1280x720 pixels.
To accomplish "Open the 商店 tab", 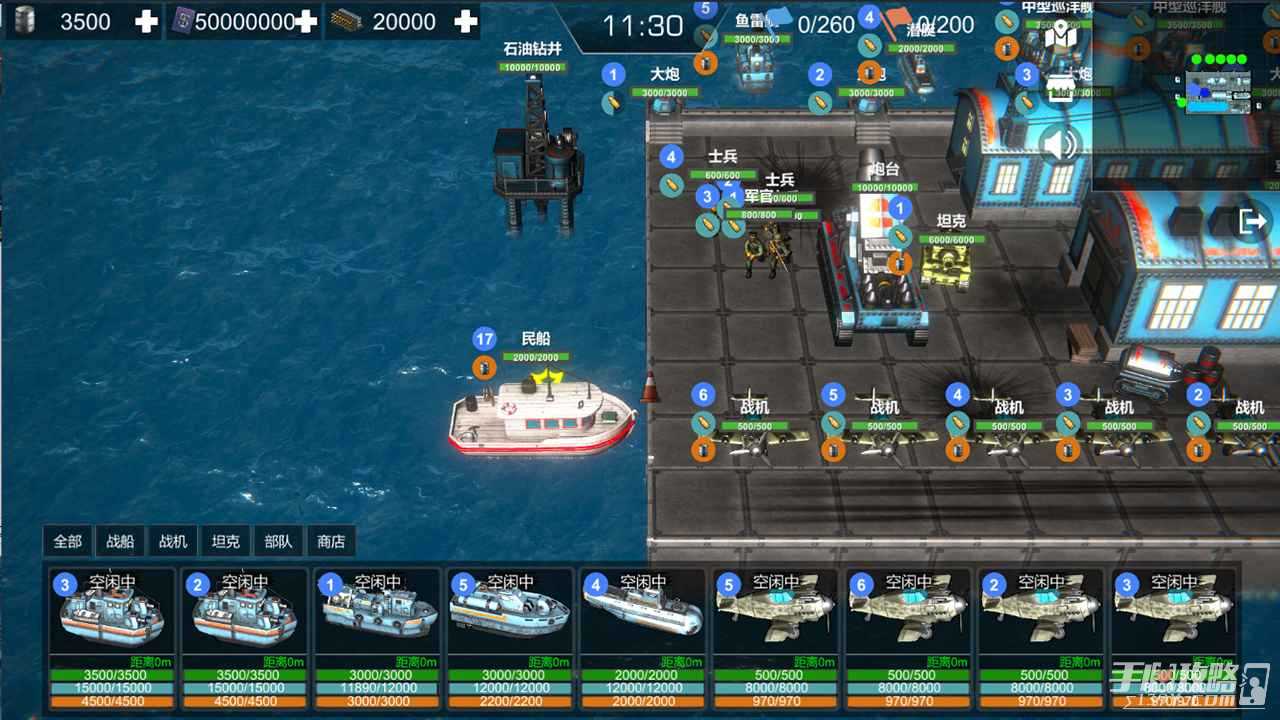I will 331,541.
